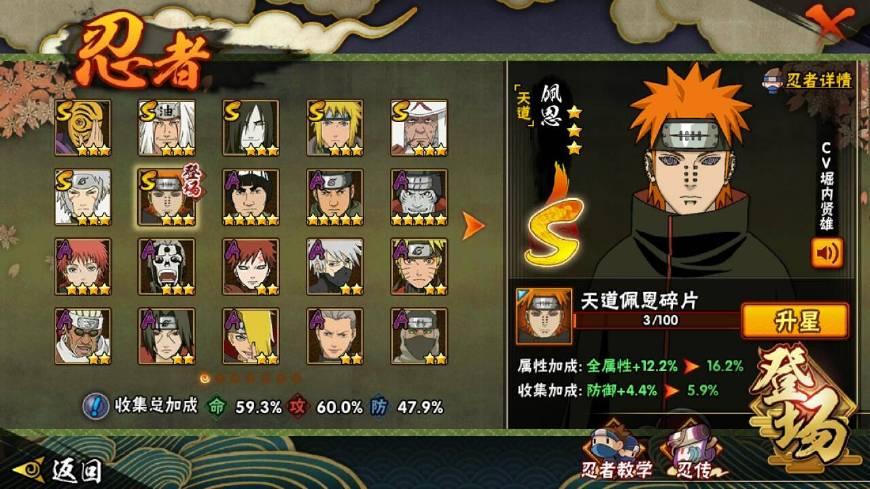This screenshot has width=870, height=489.
Task: Select the Jiraiya portrait
Action: [x=166, y=127]
